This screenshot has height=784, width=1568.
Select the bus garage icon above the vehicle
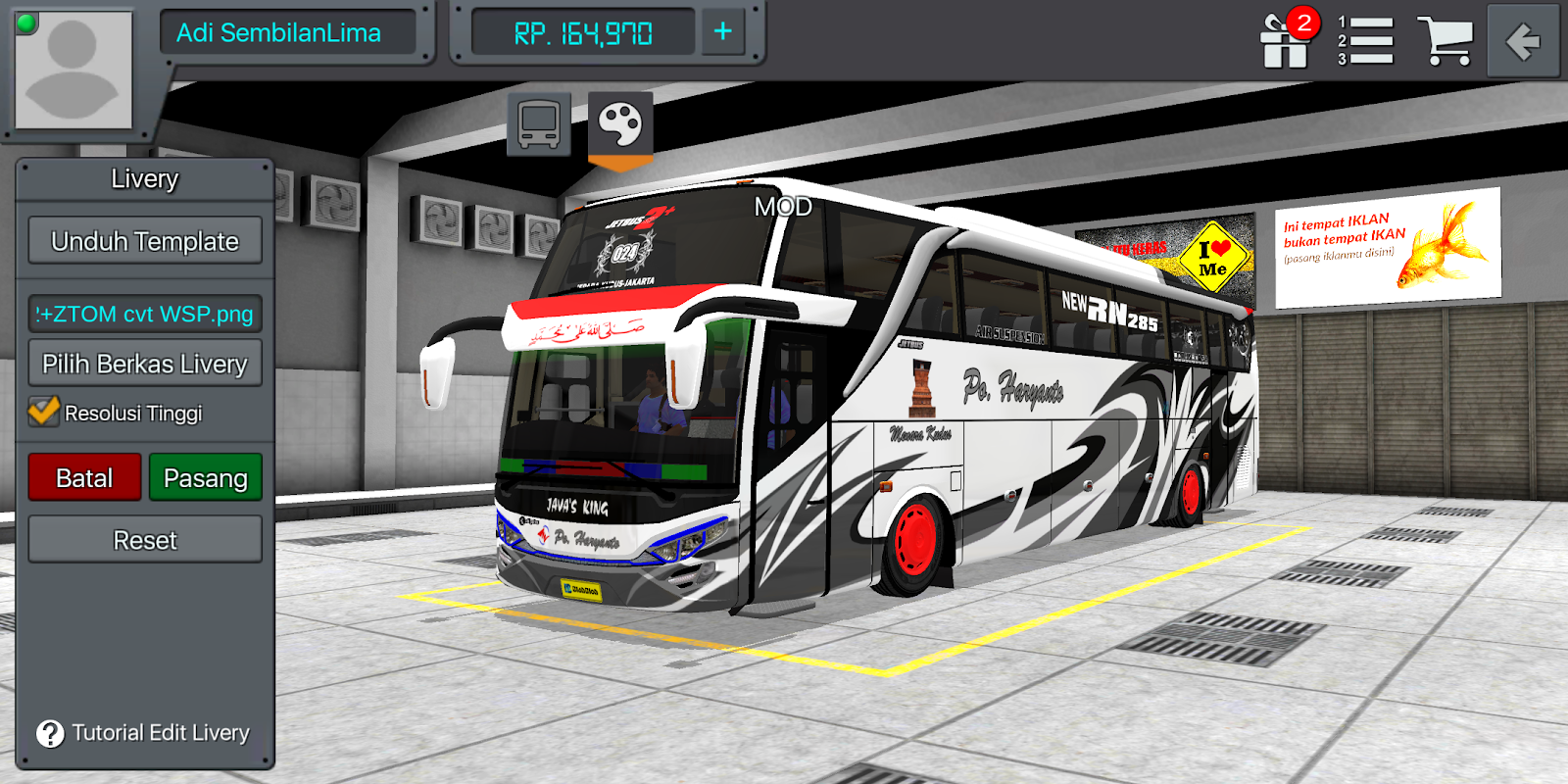click(x=538, y=122)
